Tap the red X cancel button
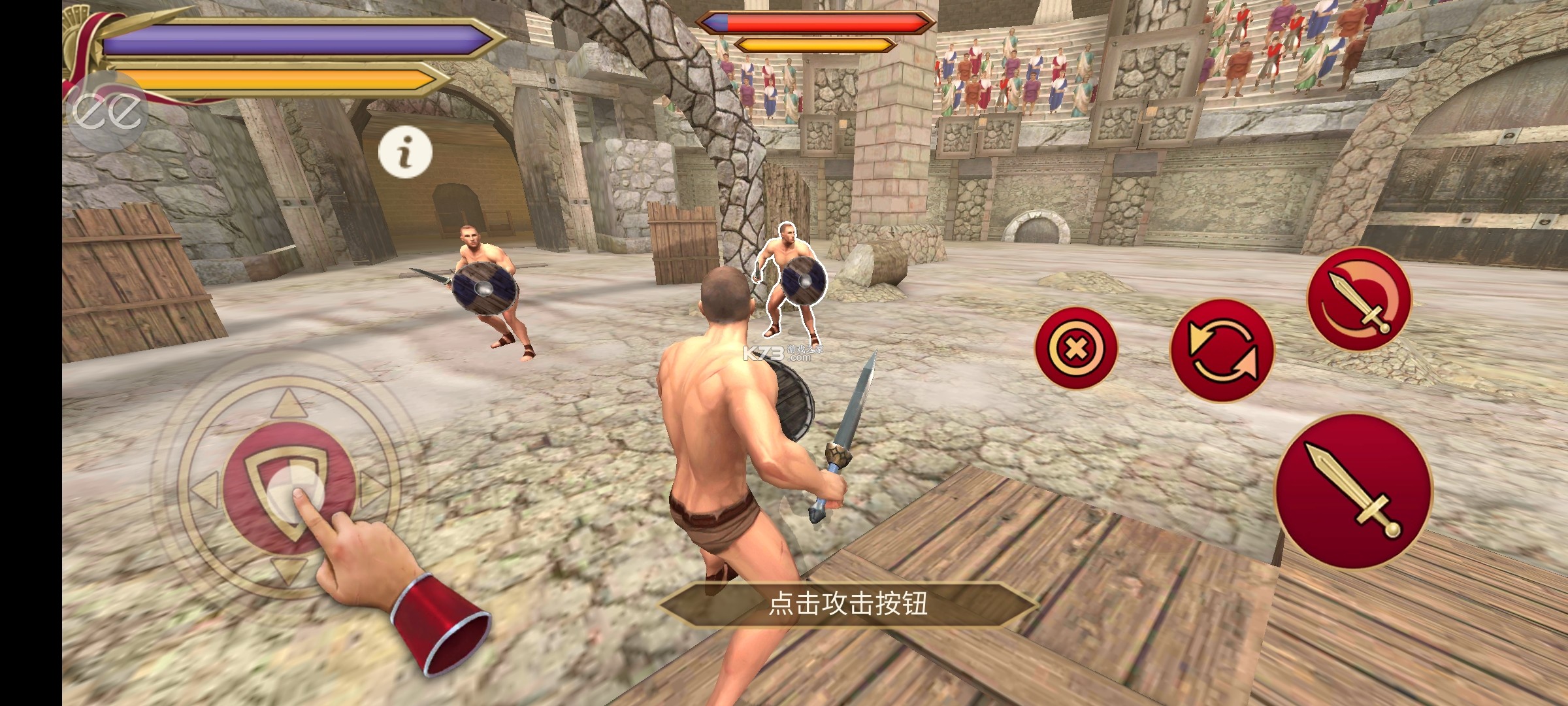Image resolution: width=1568 pixels, height=706 pixels. (1076, 348)
